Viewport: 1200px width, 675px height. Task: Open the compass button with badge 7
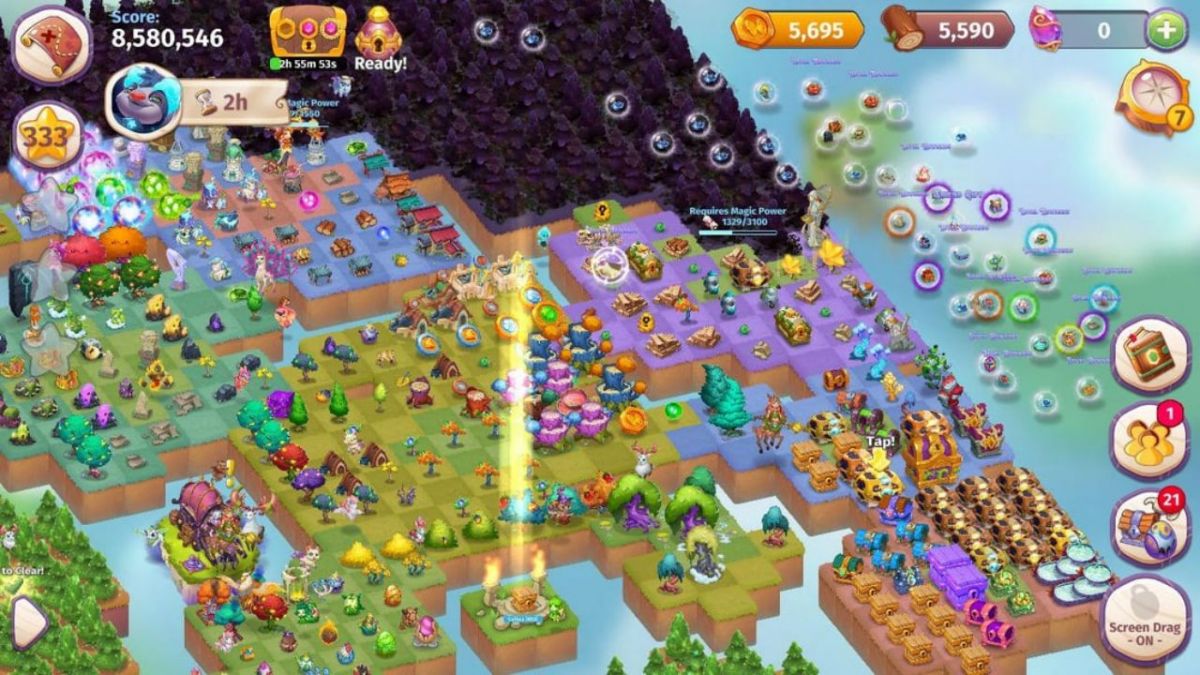click(x=1152, y=98)
